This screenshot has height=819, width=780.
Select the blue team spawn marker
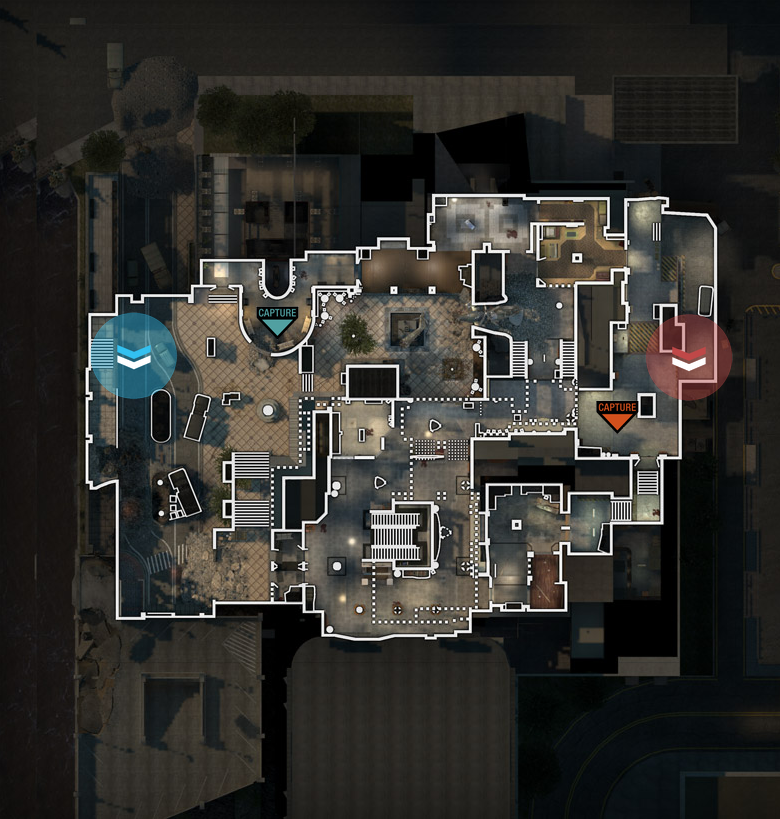[133, 356]
